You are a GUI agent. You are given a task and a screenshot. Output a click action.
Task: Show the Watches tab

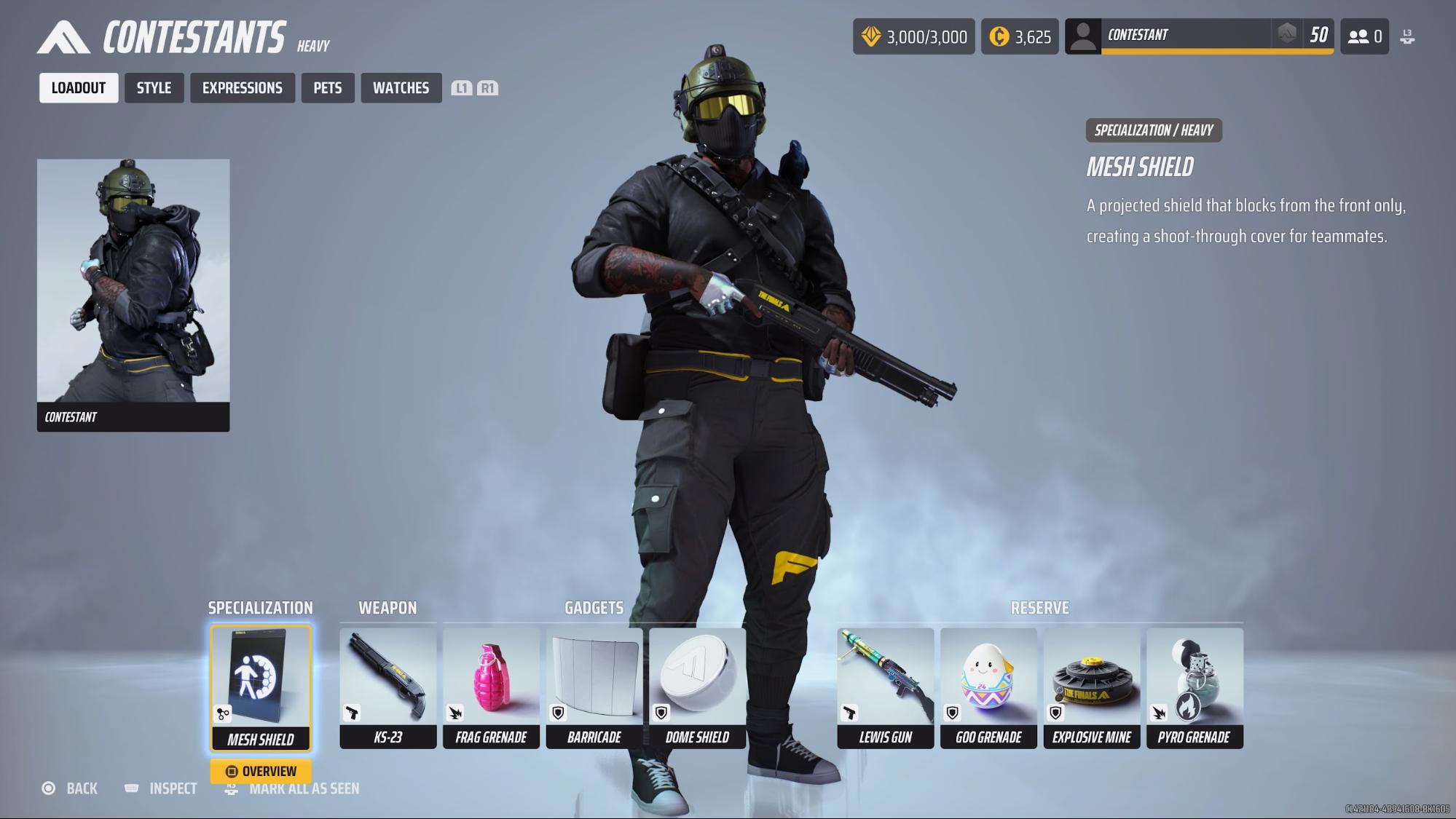point(401,88)
